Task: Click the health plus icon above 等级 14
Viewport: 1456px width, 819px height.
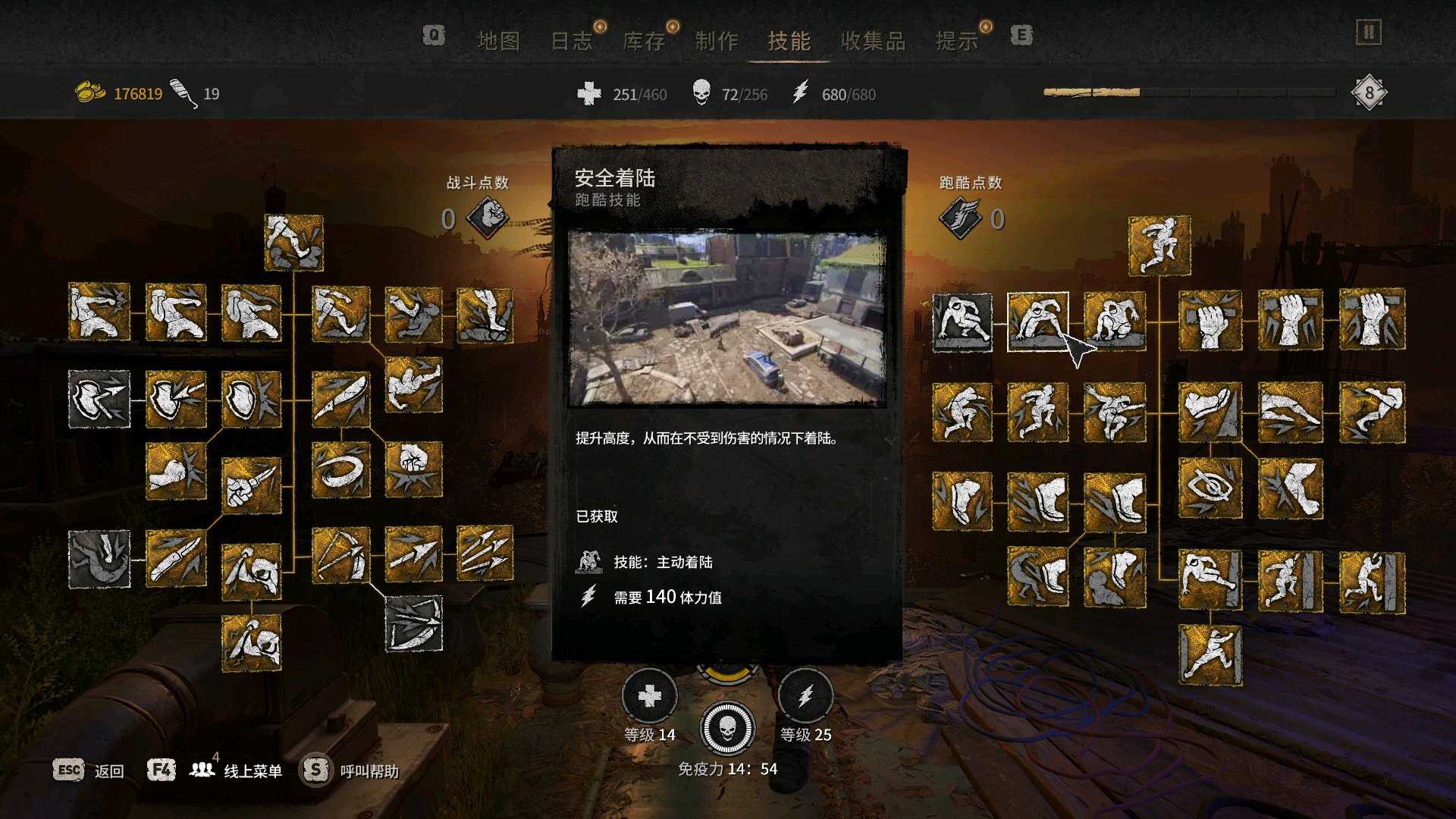Action: [x=650, y=694]
